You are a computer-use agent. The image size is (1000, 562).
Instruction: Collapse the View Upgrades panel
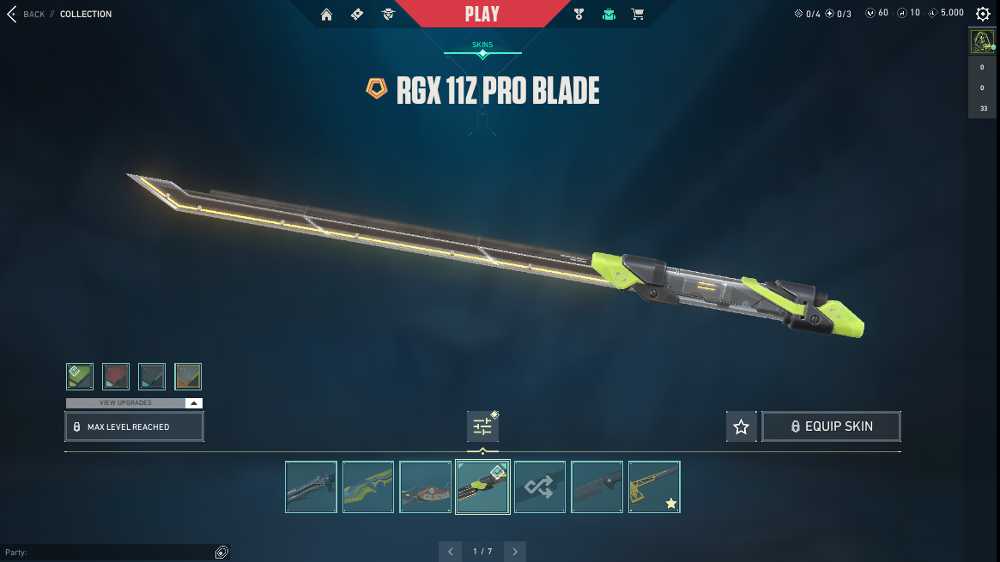click(x=194, y=403)
